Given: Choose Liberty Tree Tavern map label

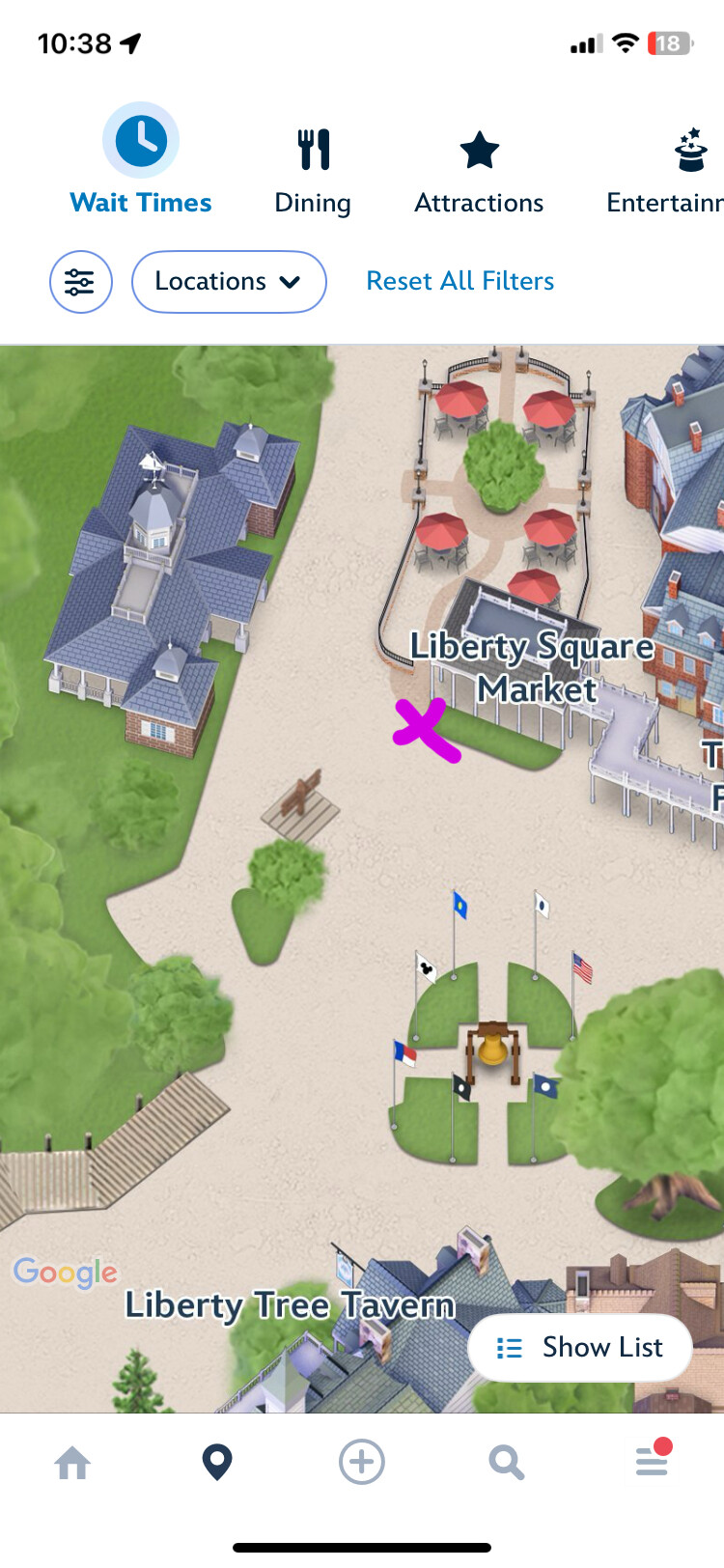Looking at the screenshot, I should [x=290, y=1305].
